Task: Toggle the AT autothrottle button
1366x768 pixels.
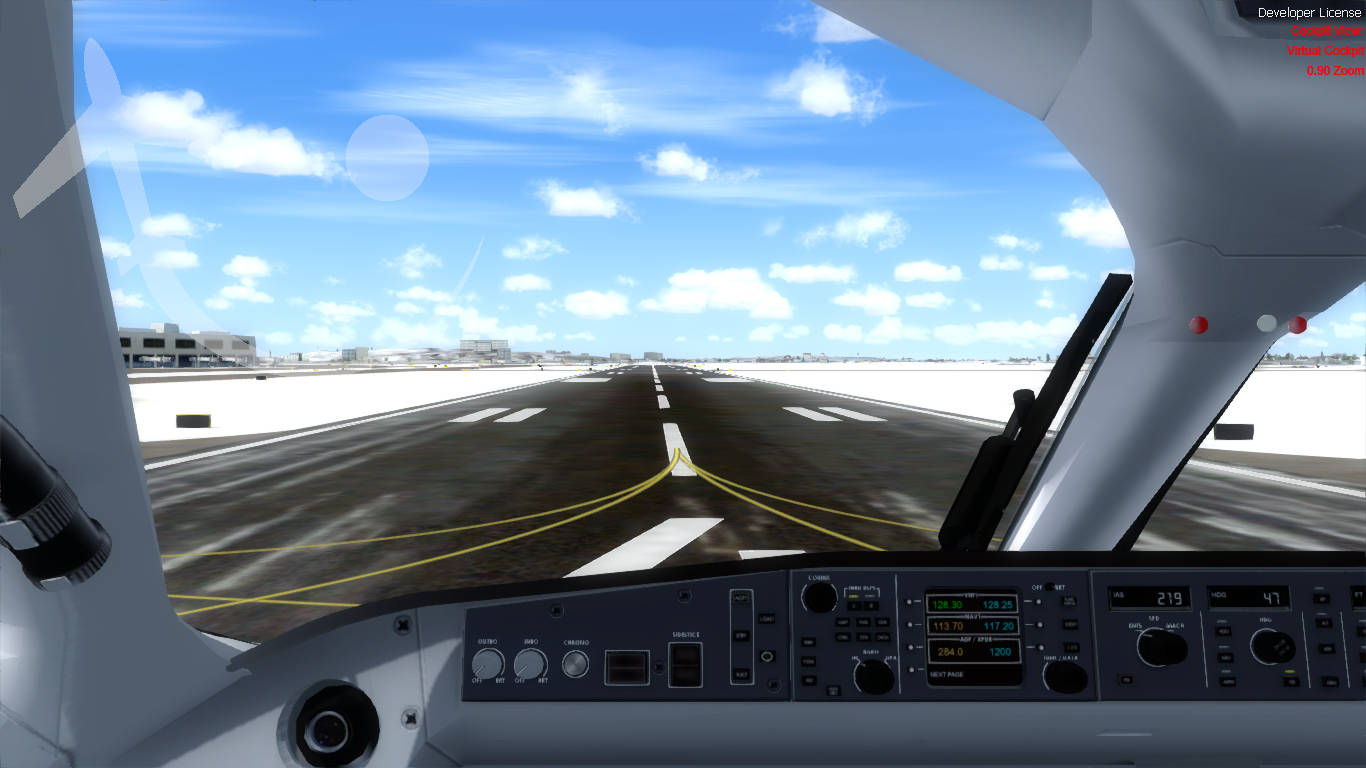Action: click(x=1324, y=620)
